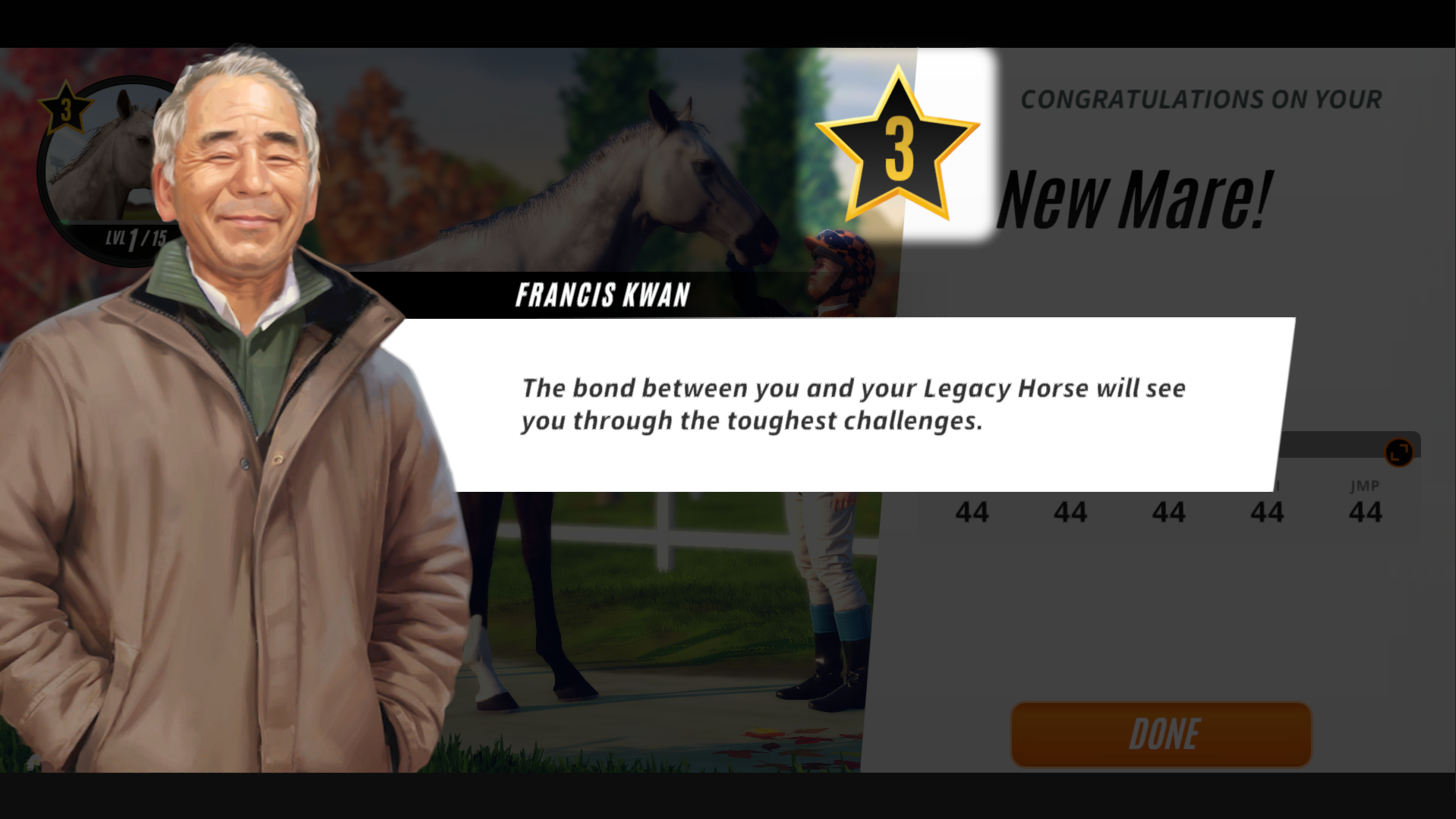Click the JMP stat value of 44
Image resolution: width=1456 pixels, height=819 pixels.
[x=1365, y=512]
